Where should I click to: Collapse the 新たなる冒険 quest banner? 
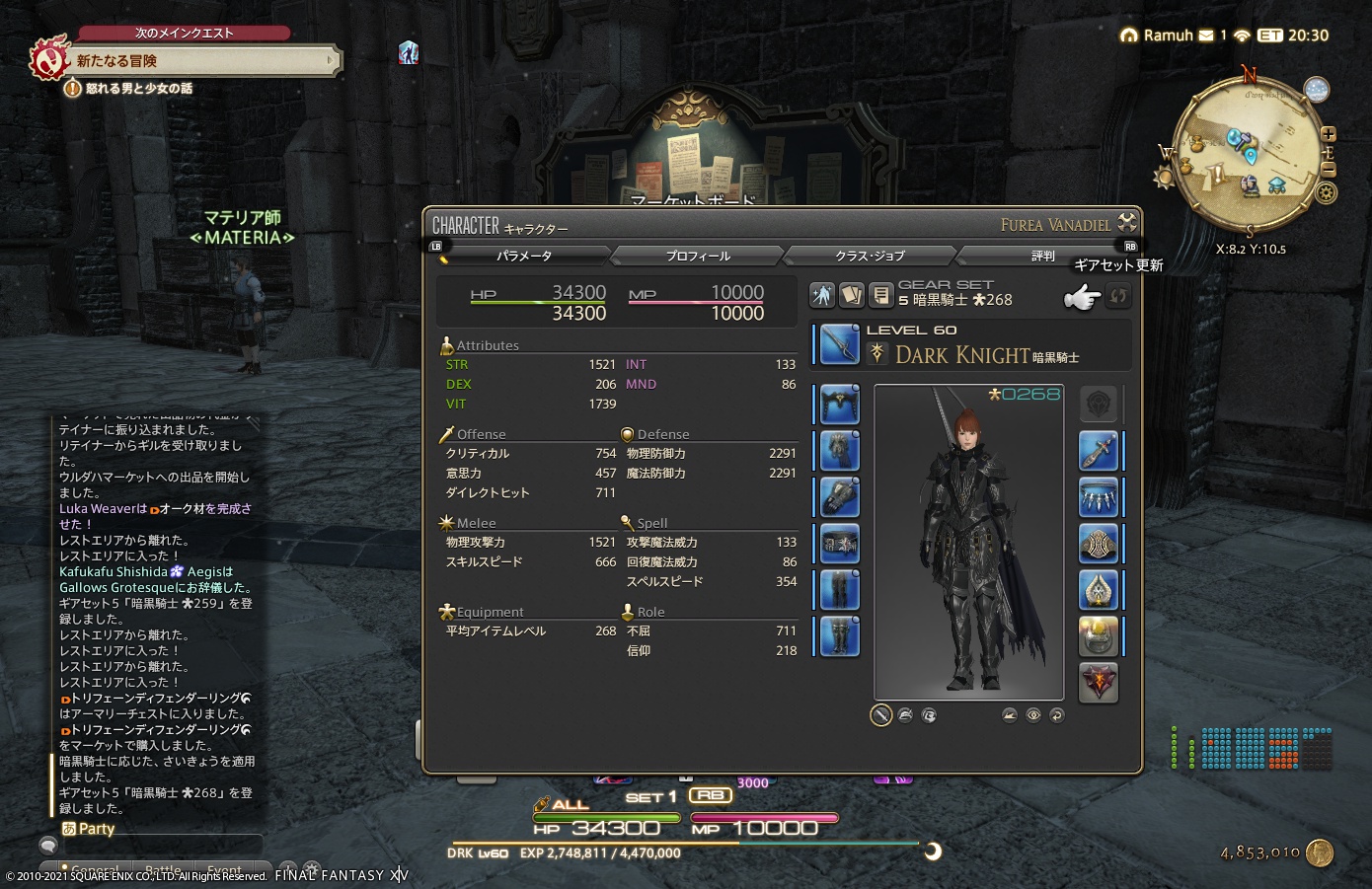(x=332, y=60)
